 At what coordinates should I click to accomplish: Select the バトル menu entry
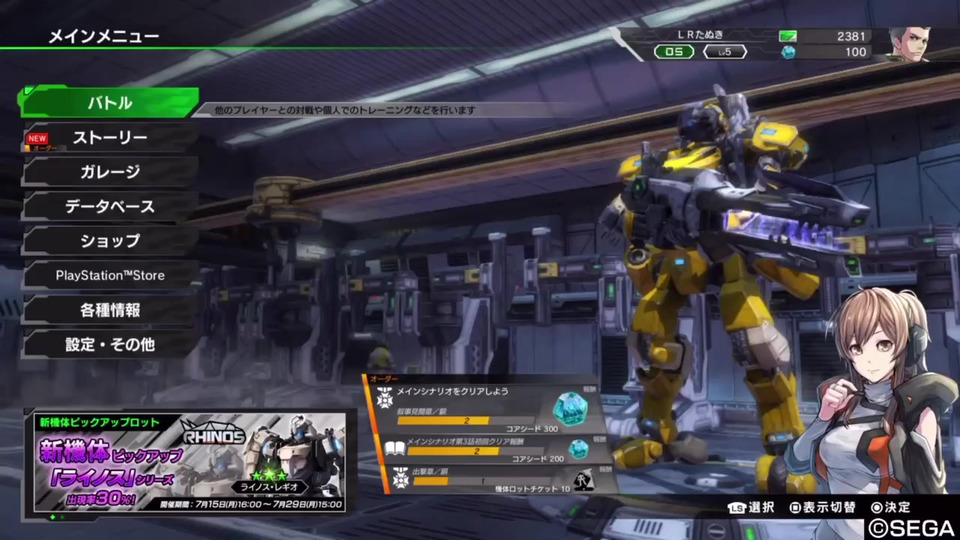point(109,103)
